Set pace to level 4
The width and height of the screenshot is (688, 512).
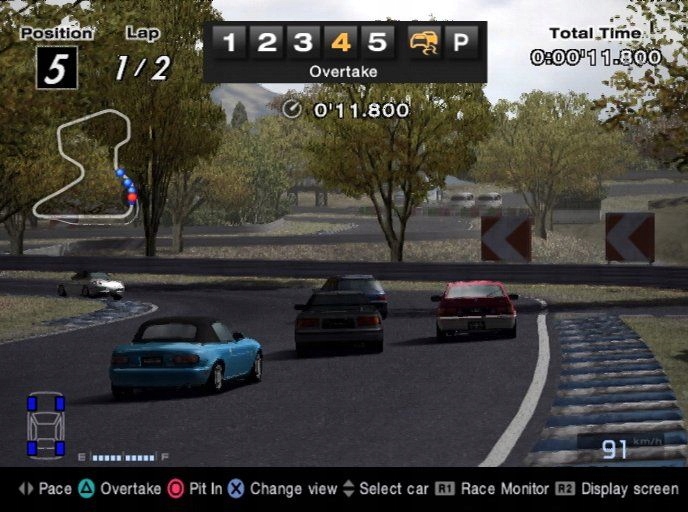coord(340,43)
